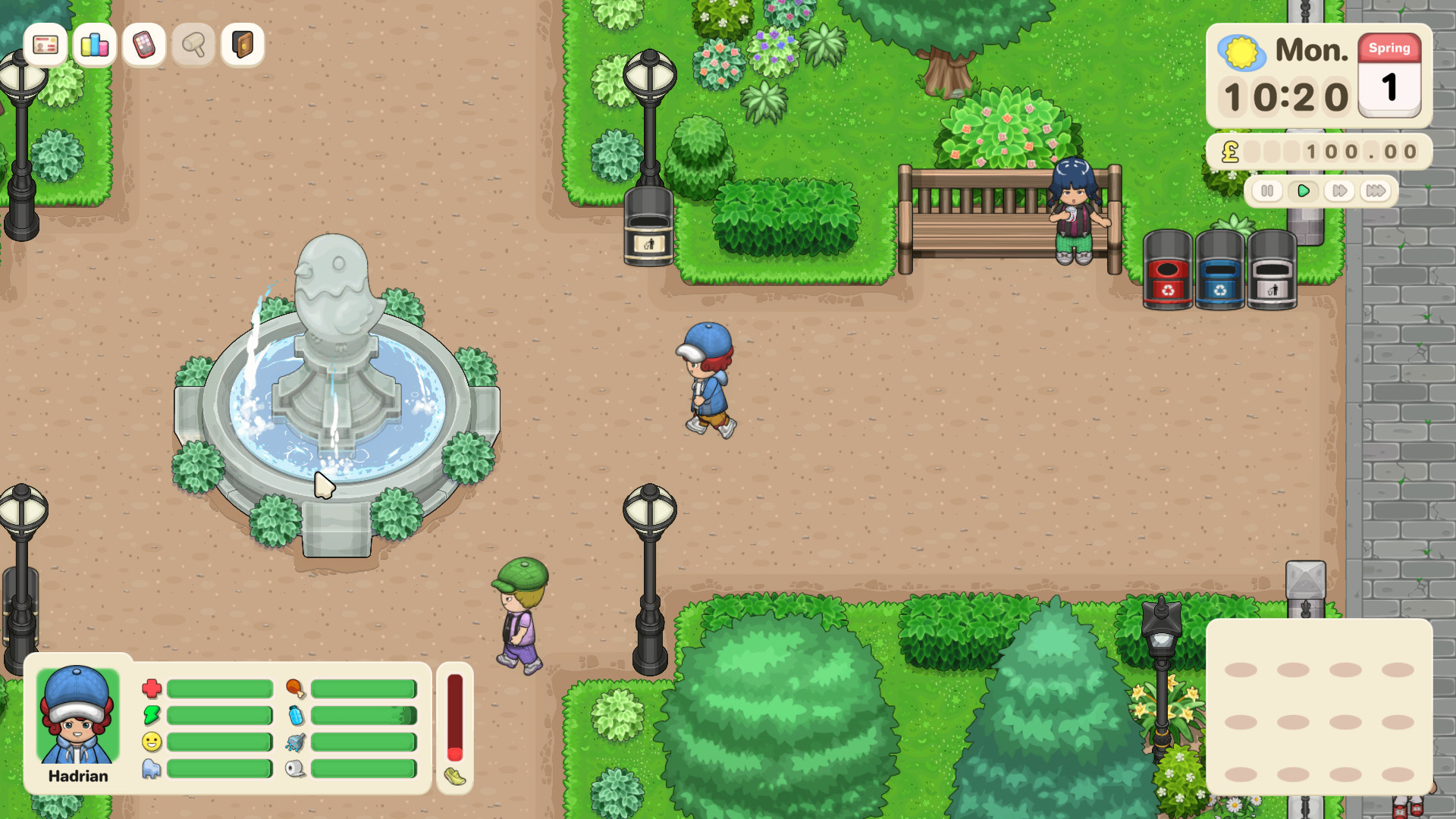Open the door icon in the toolbar
This screenshot has height=819, width=1456.
241,45
